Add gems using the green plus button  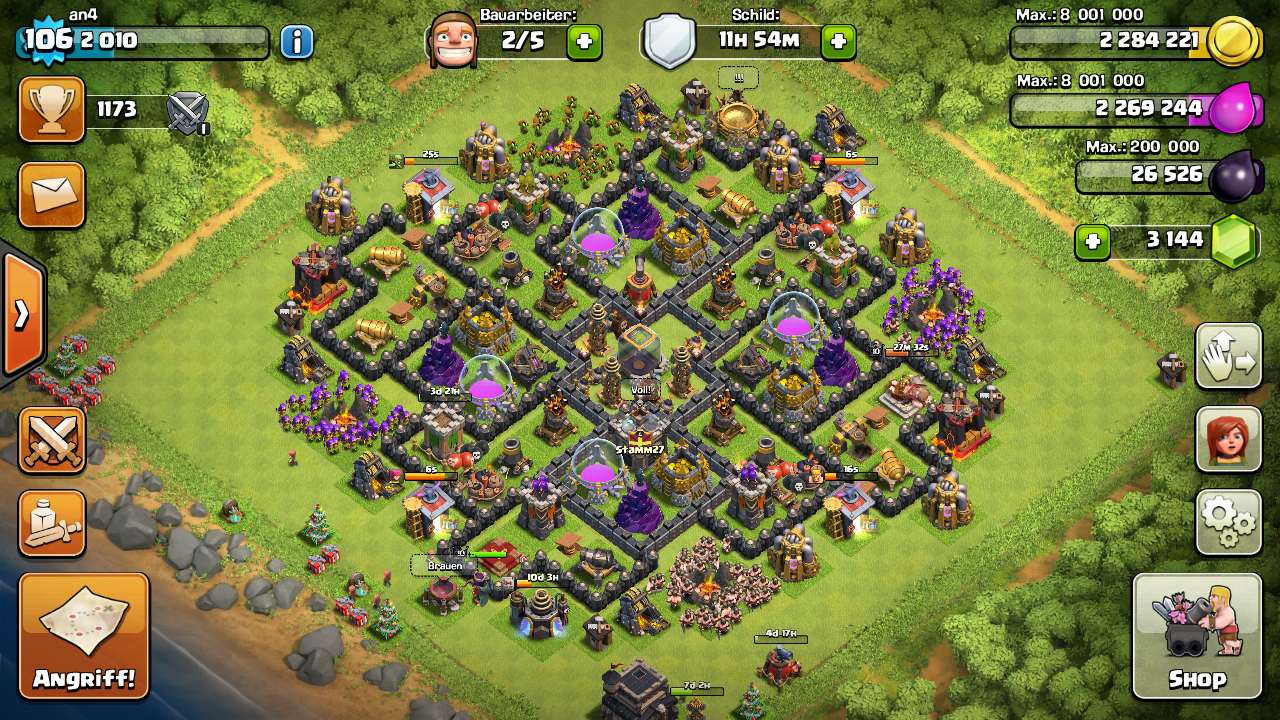click(1093, 241)
